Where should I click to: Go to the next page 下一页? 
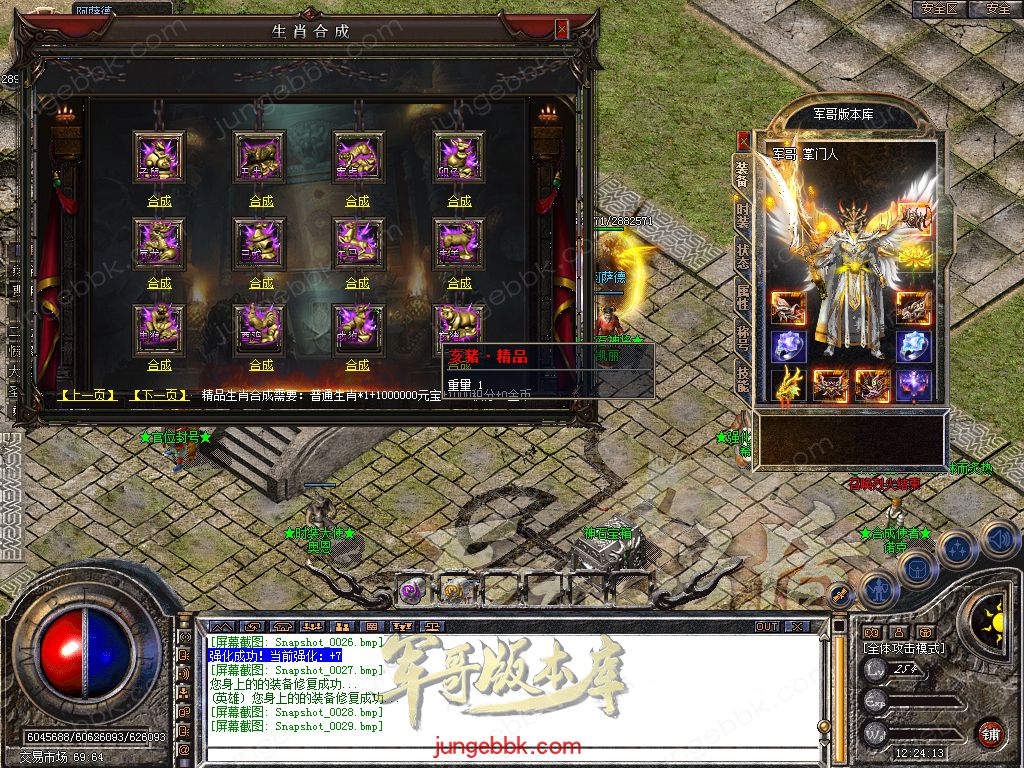pyautogui.click(x=160, y=396)
